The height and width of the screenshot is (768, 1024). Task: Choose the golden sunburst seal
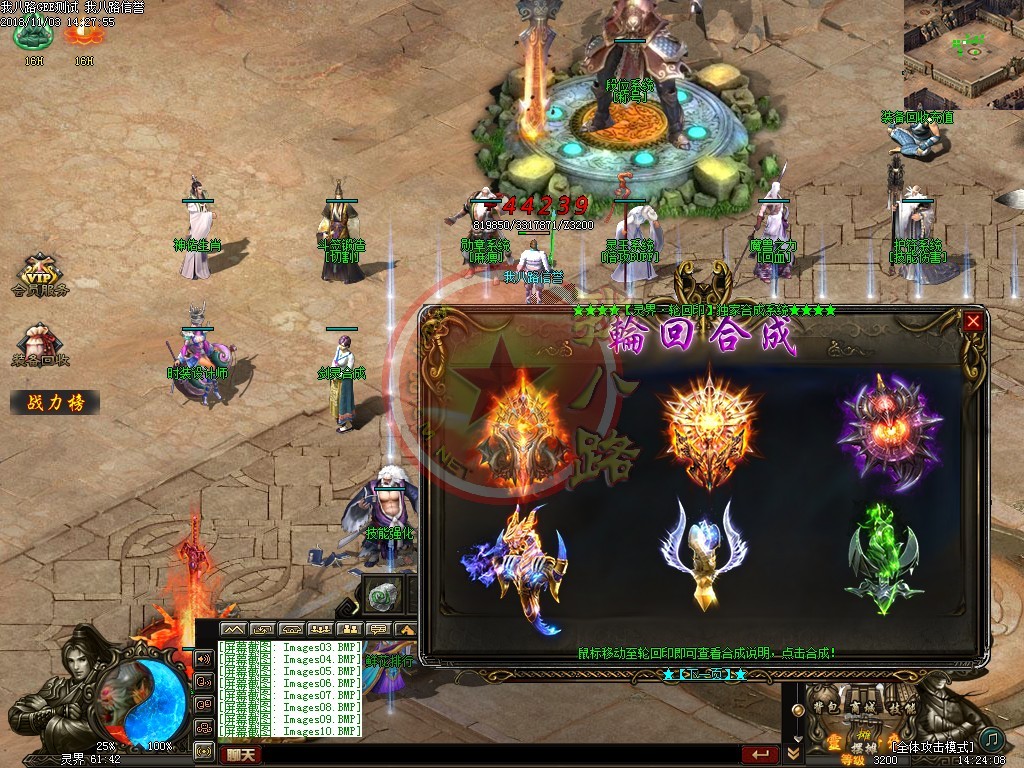[710, 428]
